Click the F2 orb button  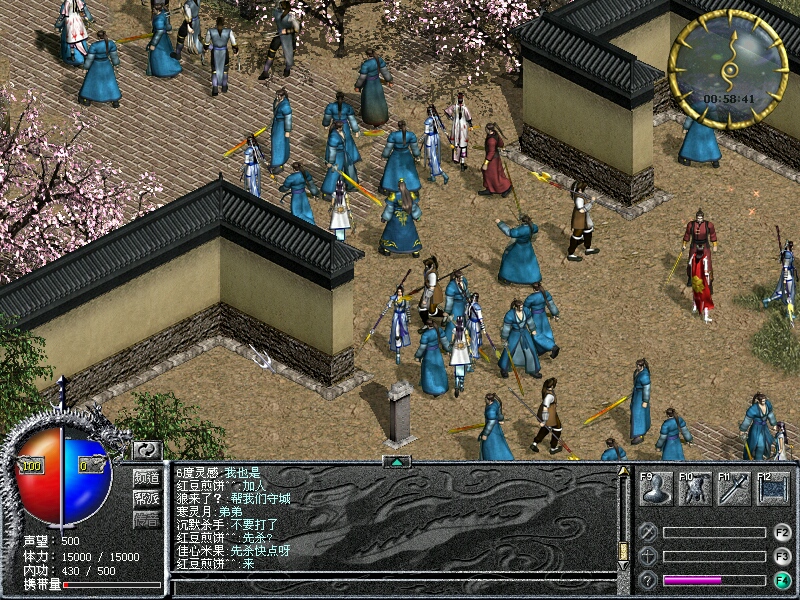coord(782,532)
